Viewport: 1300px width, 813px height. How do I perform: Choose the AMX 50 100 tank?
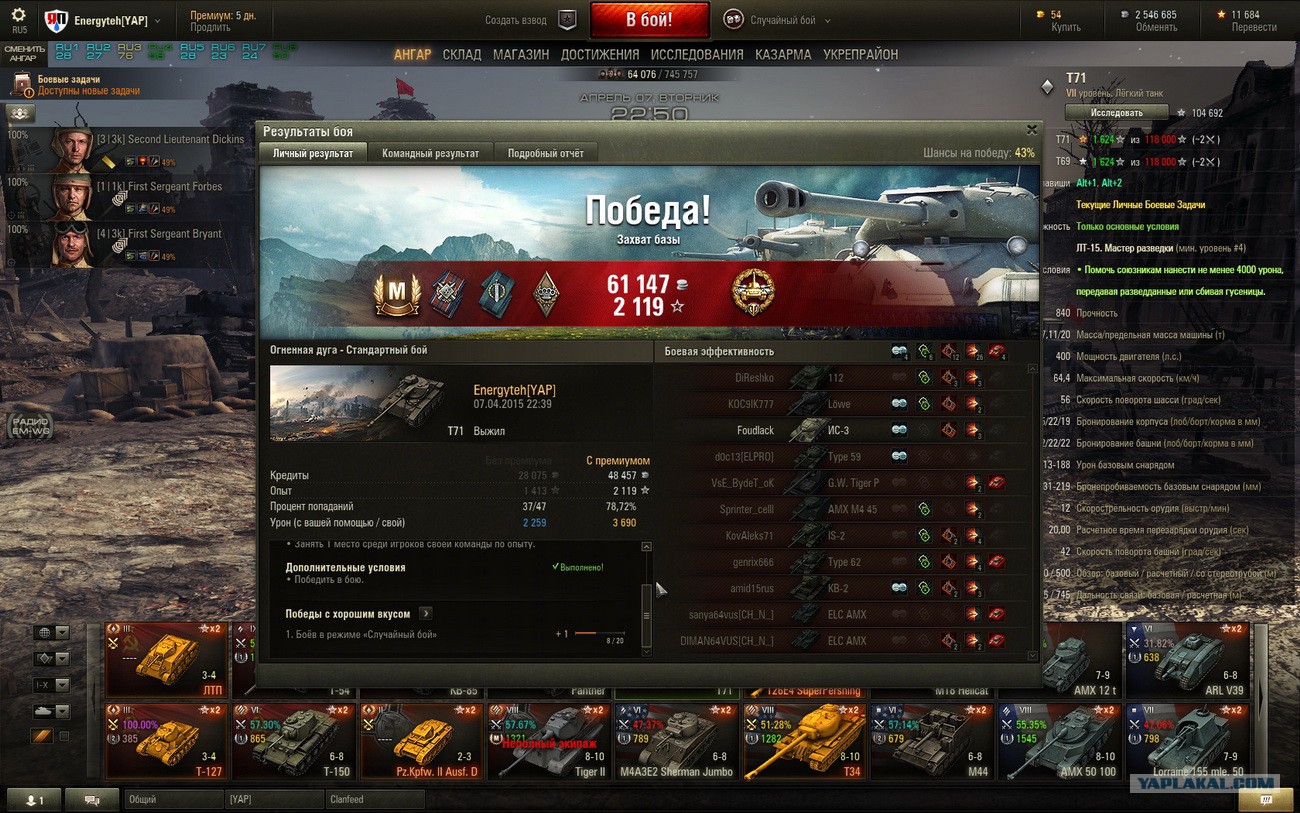pos(1060,742)
